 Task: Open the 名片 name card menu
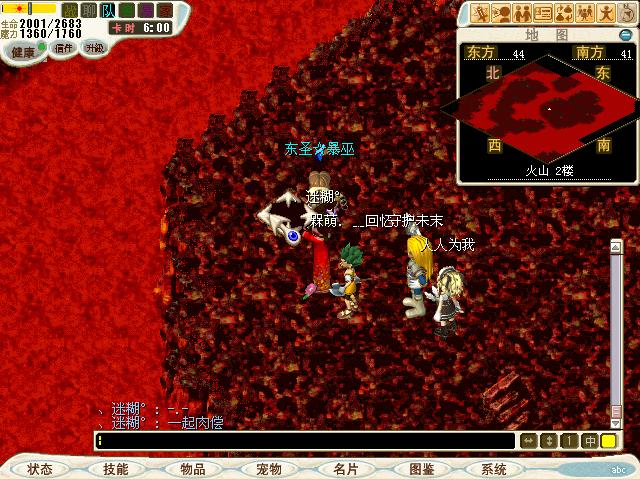point(346,469)
